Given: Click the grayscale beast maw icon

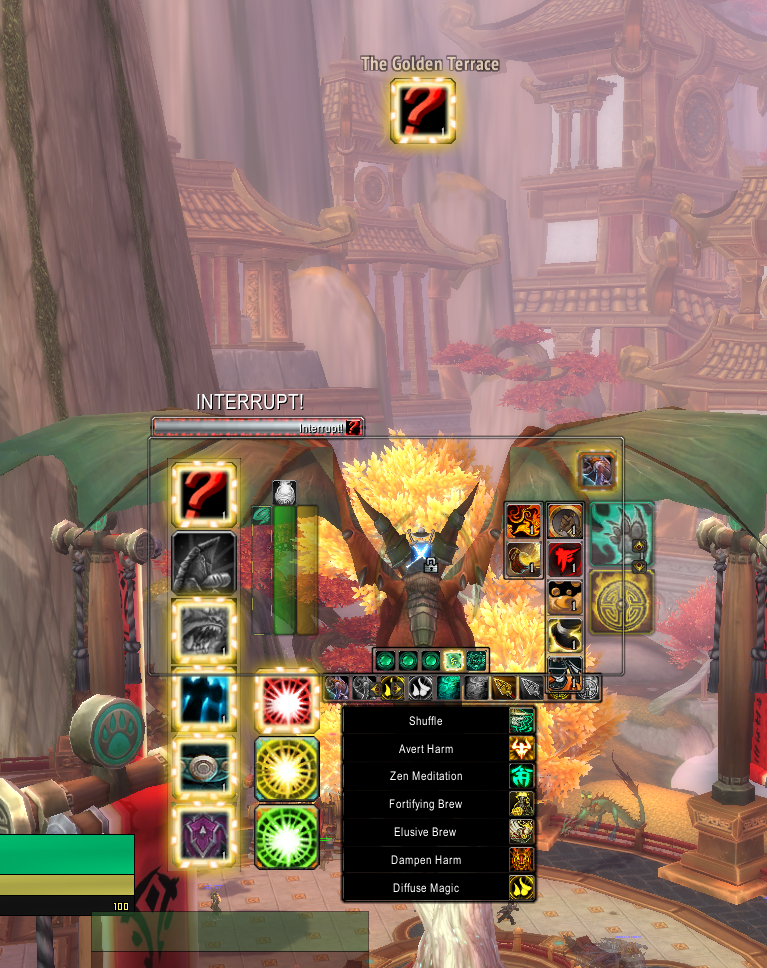Looking at the screenshot, I should pos(205,630).
